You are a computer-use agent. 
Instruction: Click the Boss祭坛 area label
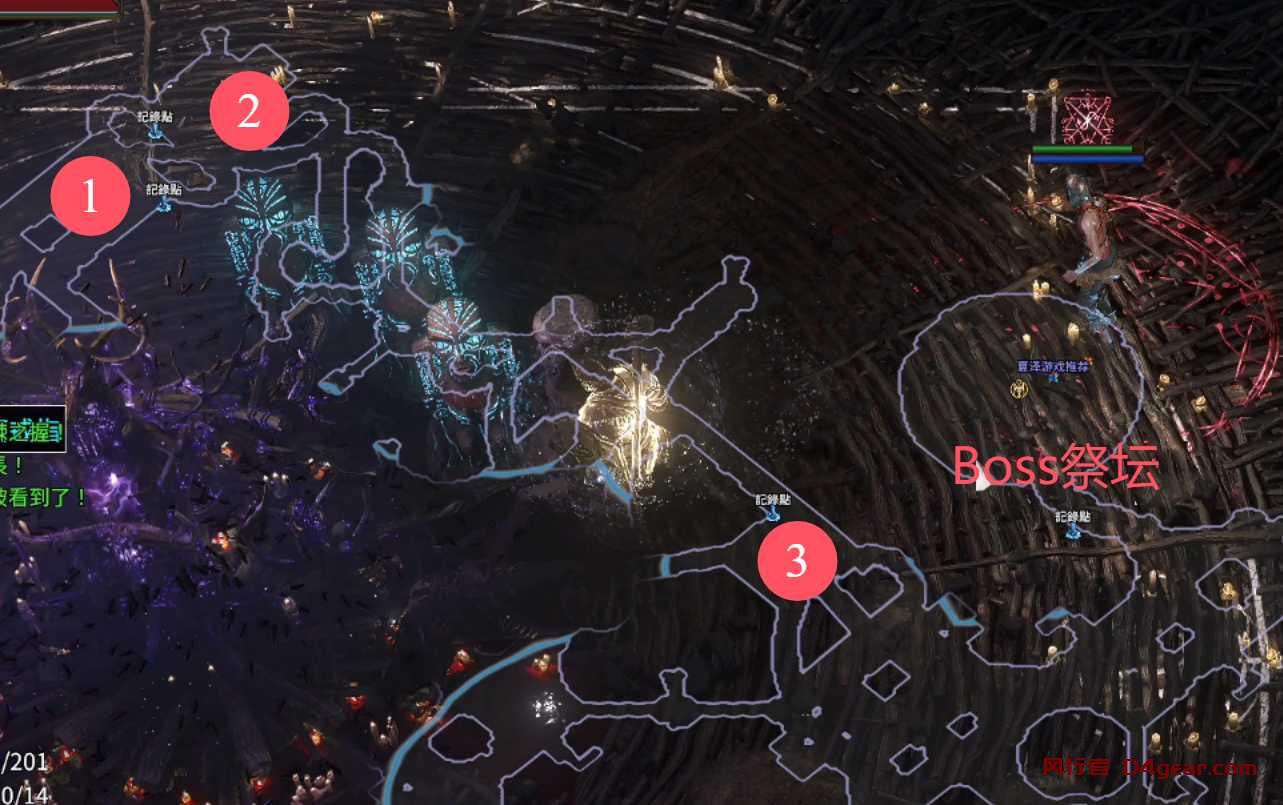click(1057, 463)
